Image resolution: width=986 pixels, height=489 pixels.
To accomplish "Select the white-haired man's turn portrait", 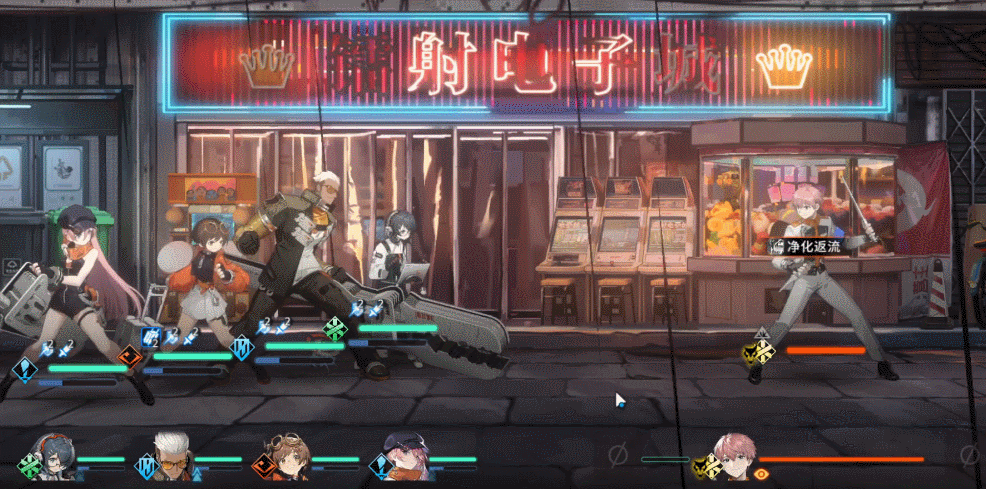I will coord(170,455).
